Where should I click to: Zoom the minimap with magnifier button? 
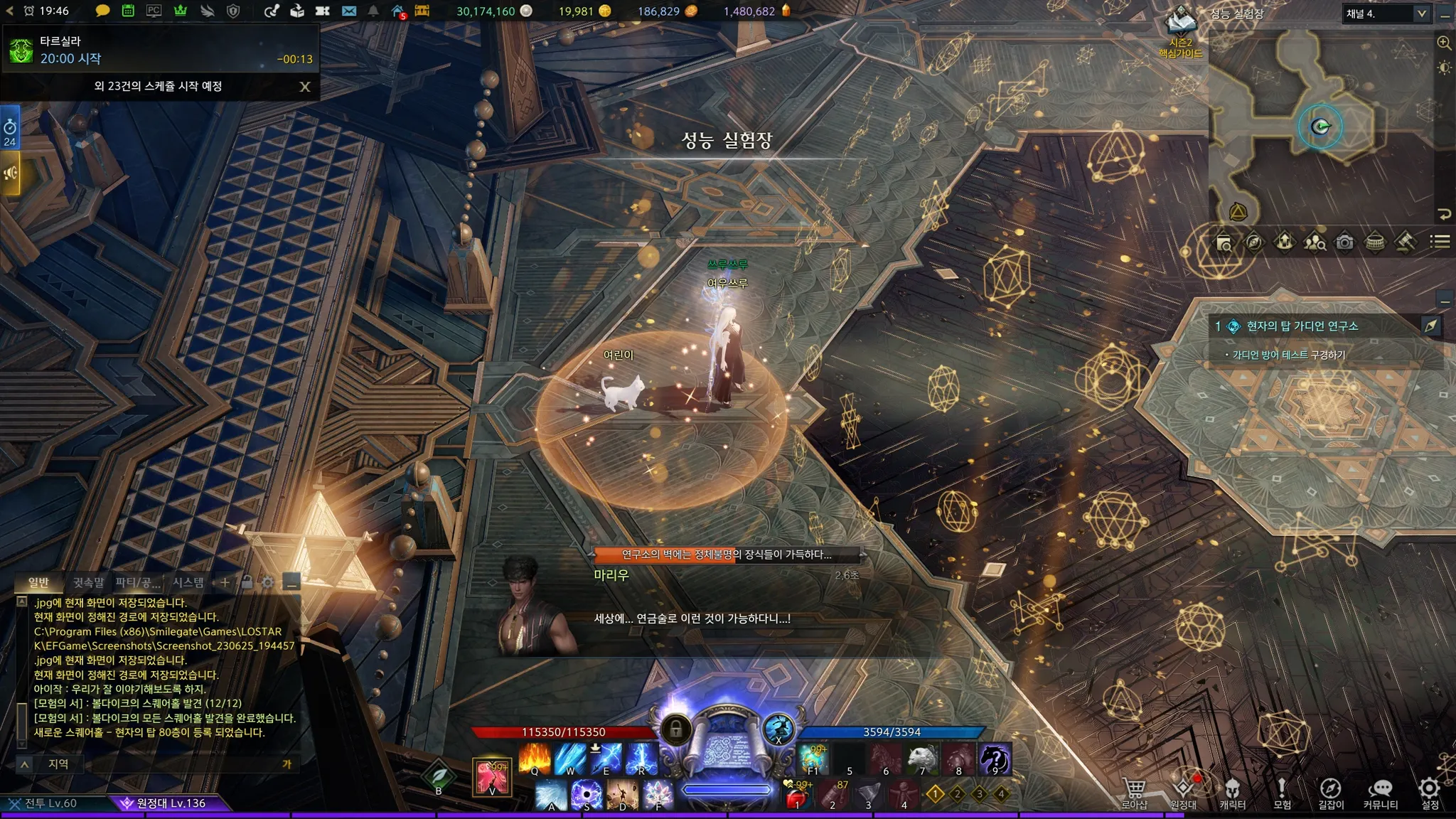pyautogui.click(x=1444, y=43)
